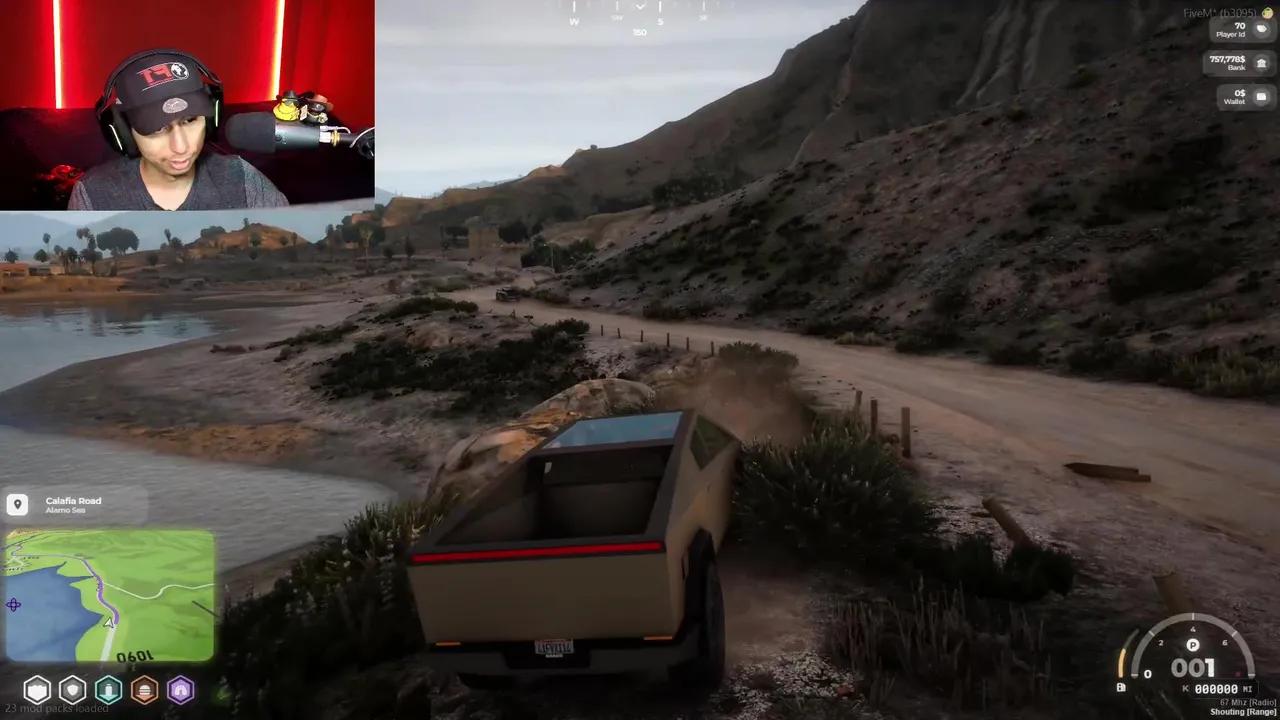
Task: Click the orange burger hunger icon
Action: 145,690
